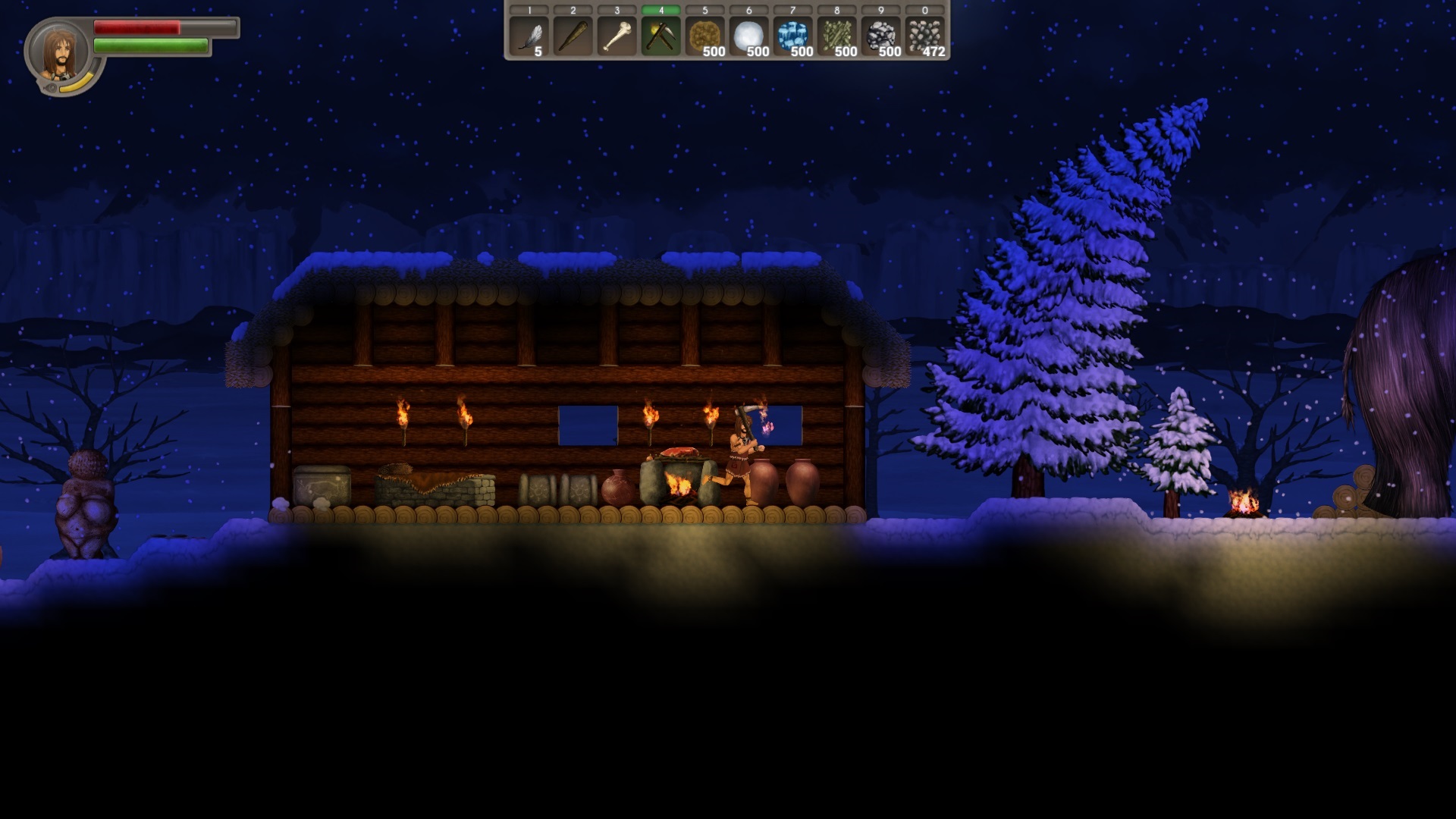Pick the dark stone block stack
Screen dimensions: 1456x819
(x=880, y=36)
